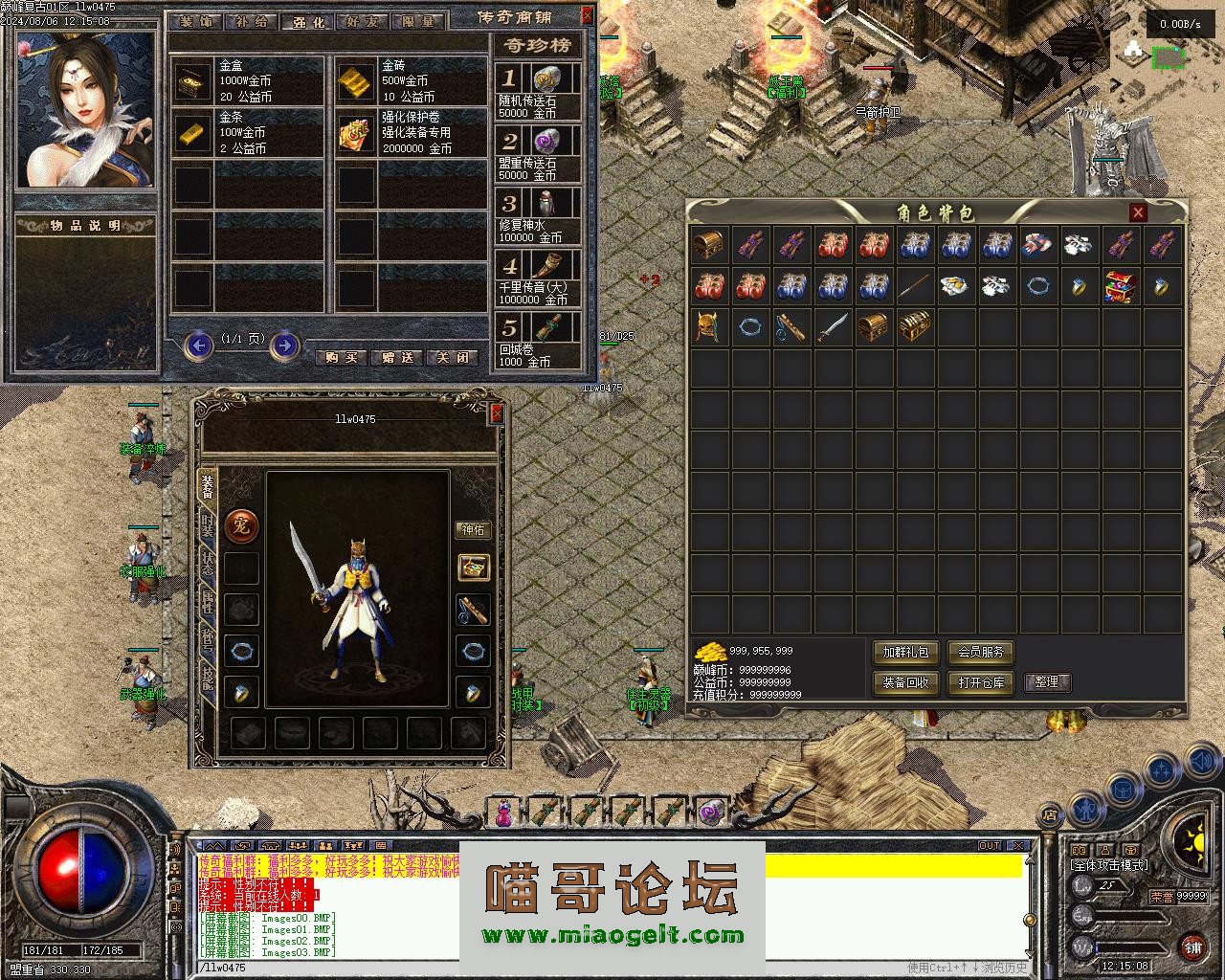Select the sword in the backpack
The height and width of the screenshot is (980, 1225).
832,328
